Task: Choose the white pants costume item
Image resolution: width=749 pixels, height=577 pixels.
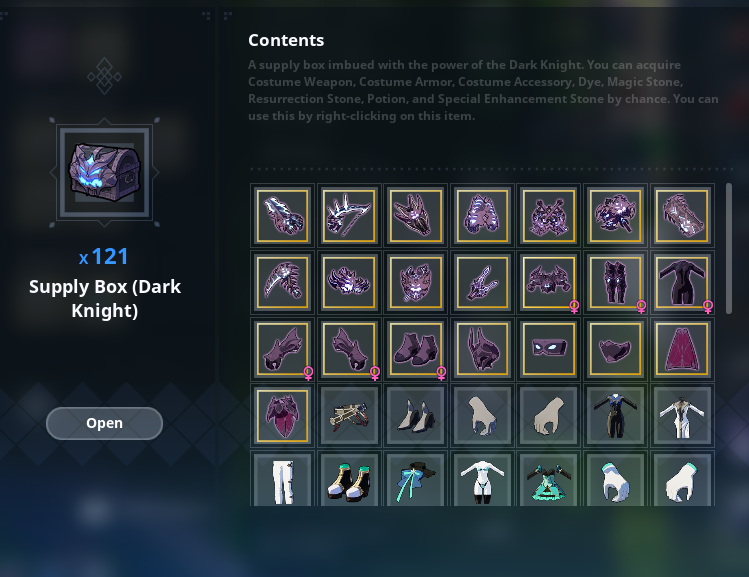Action: click(281, 480)
